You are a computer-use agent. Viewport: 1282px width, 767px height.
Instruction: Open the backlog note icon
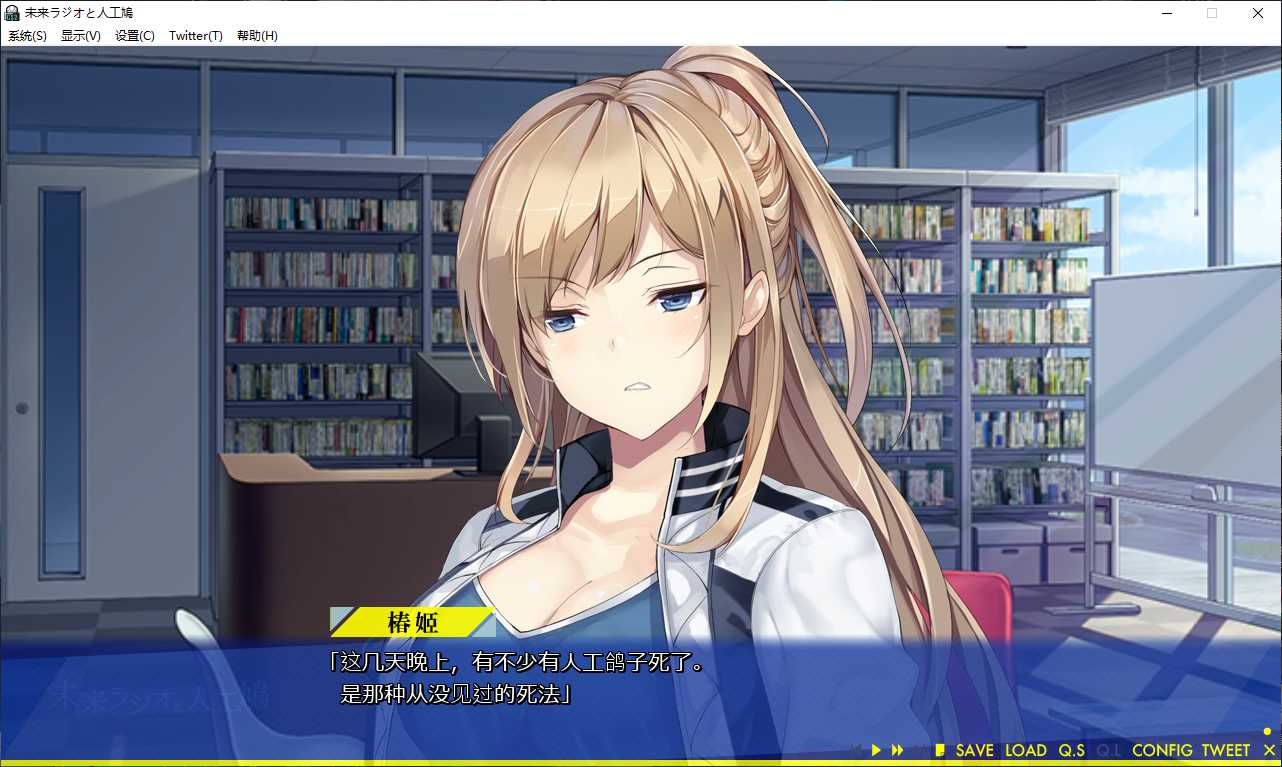[x=939, y=750]
